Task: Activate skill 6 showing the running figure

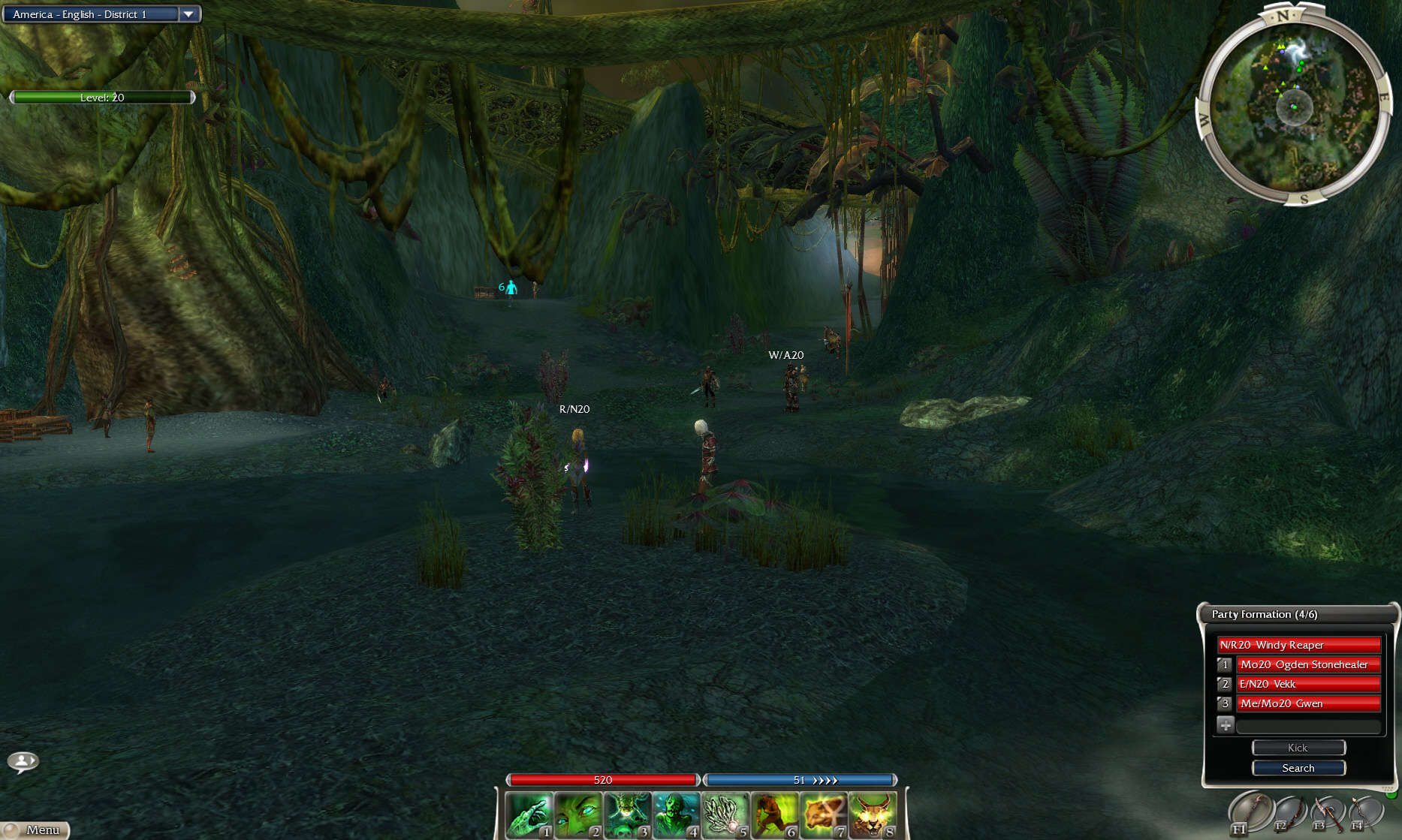Action: 774,815
